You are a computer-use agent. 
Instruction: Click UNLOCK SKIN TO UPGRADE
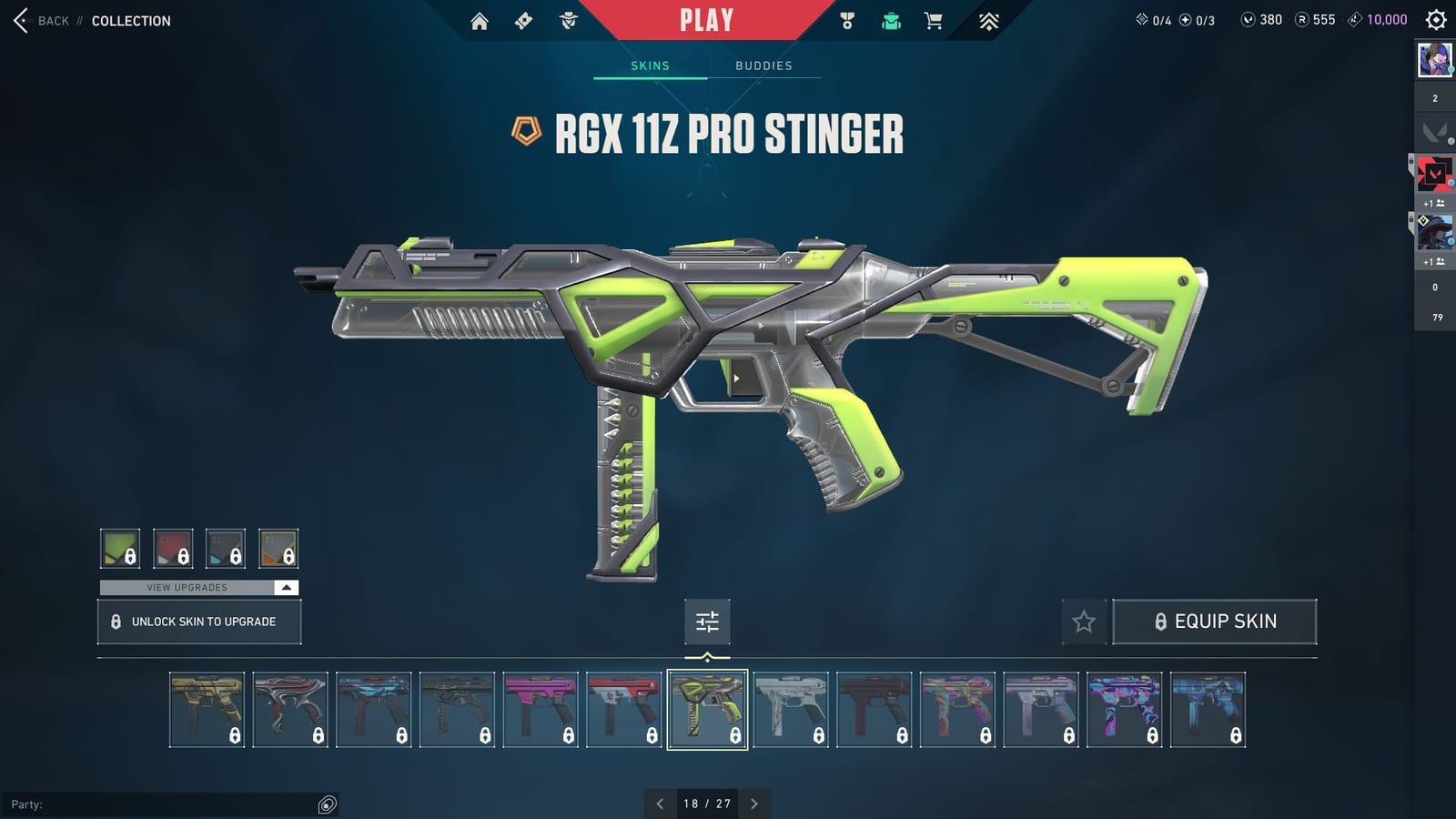tap(198, 622)
